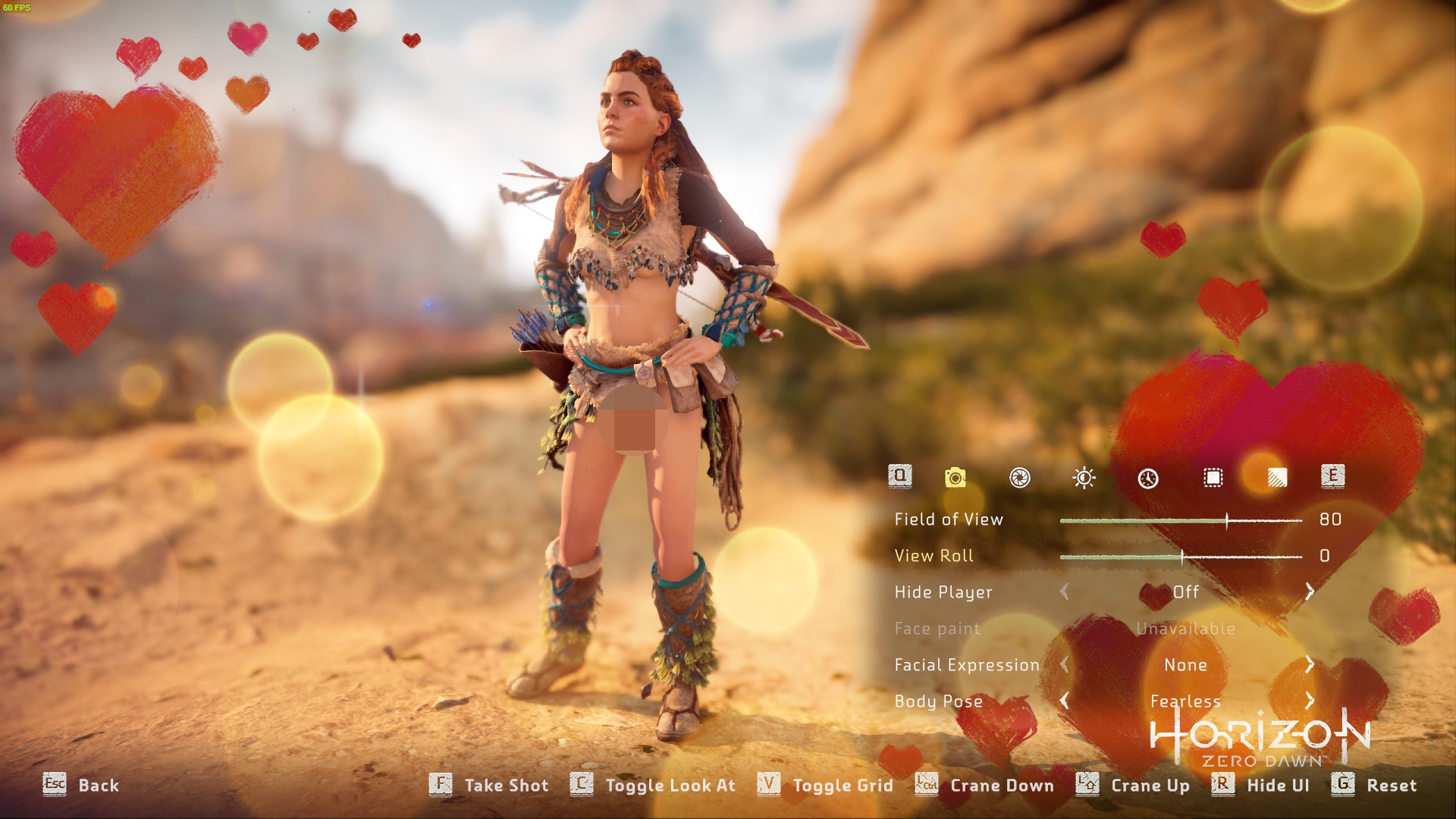Select previous Facial Expression option

click(x=1064, y=664)
